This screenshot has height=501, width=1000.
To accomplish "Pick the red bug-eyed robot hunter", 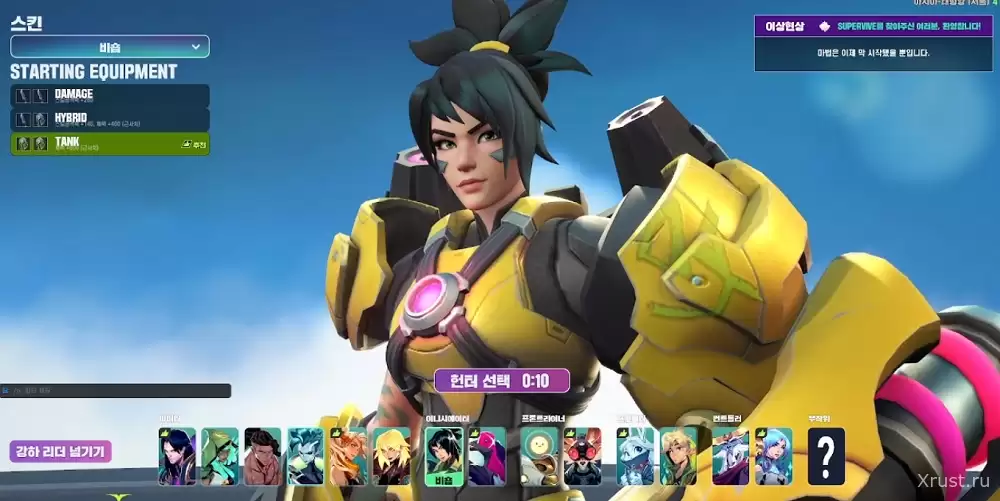I will pyautogui.click(x=582, y=456).
